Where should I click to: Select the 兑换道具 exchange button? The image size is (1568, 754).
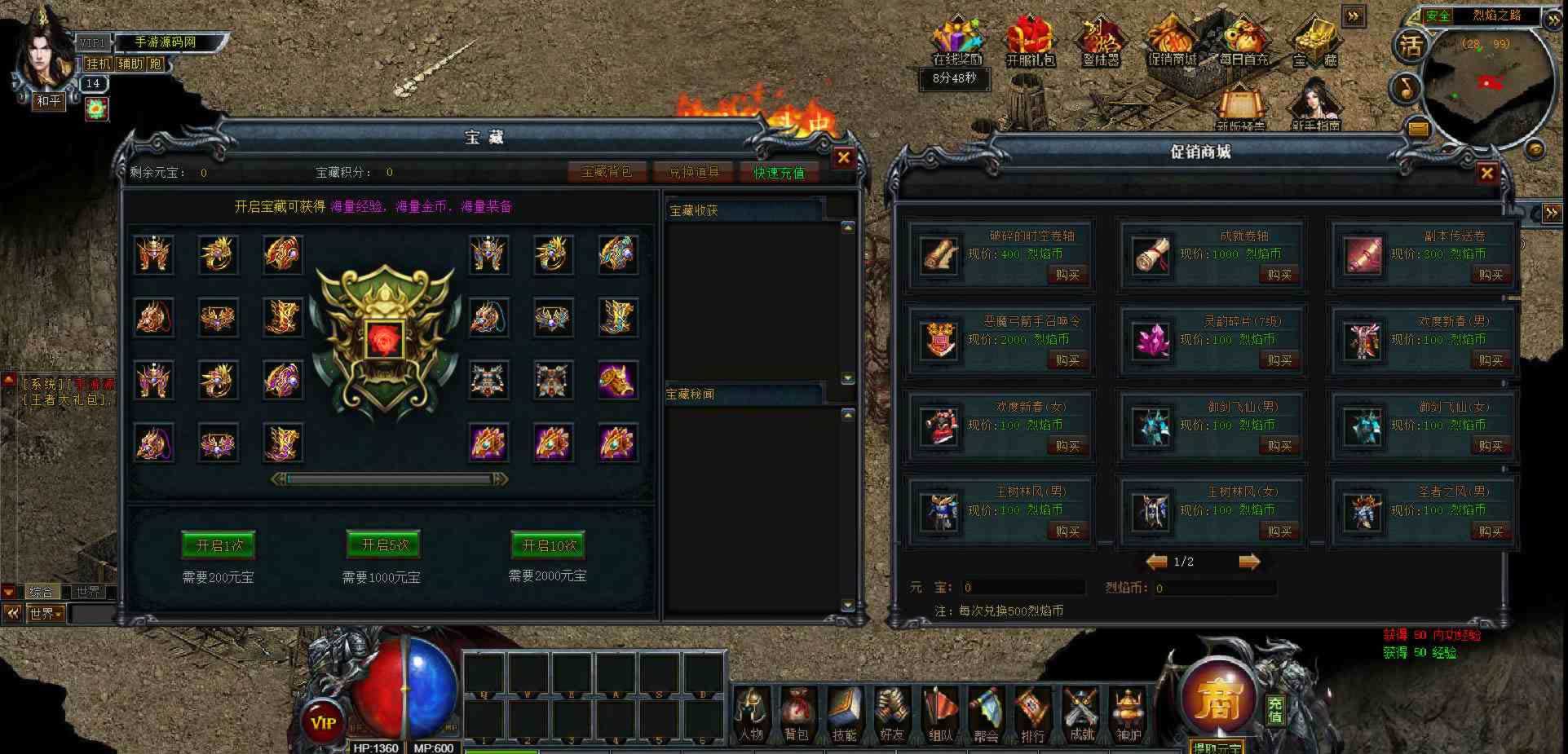pos(694,172)
